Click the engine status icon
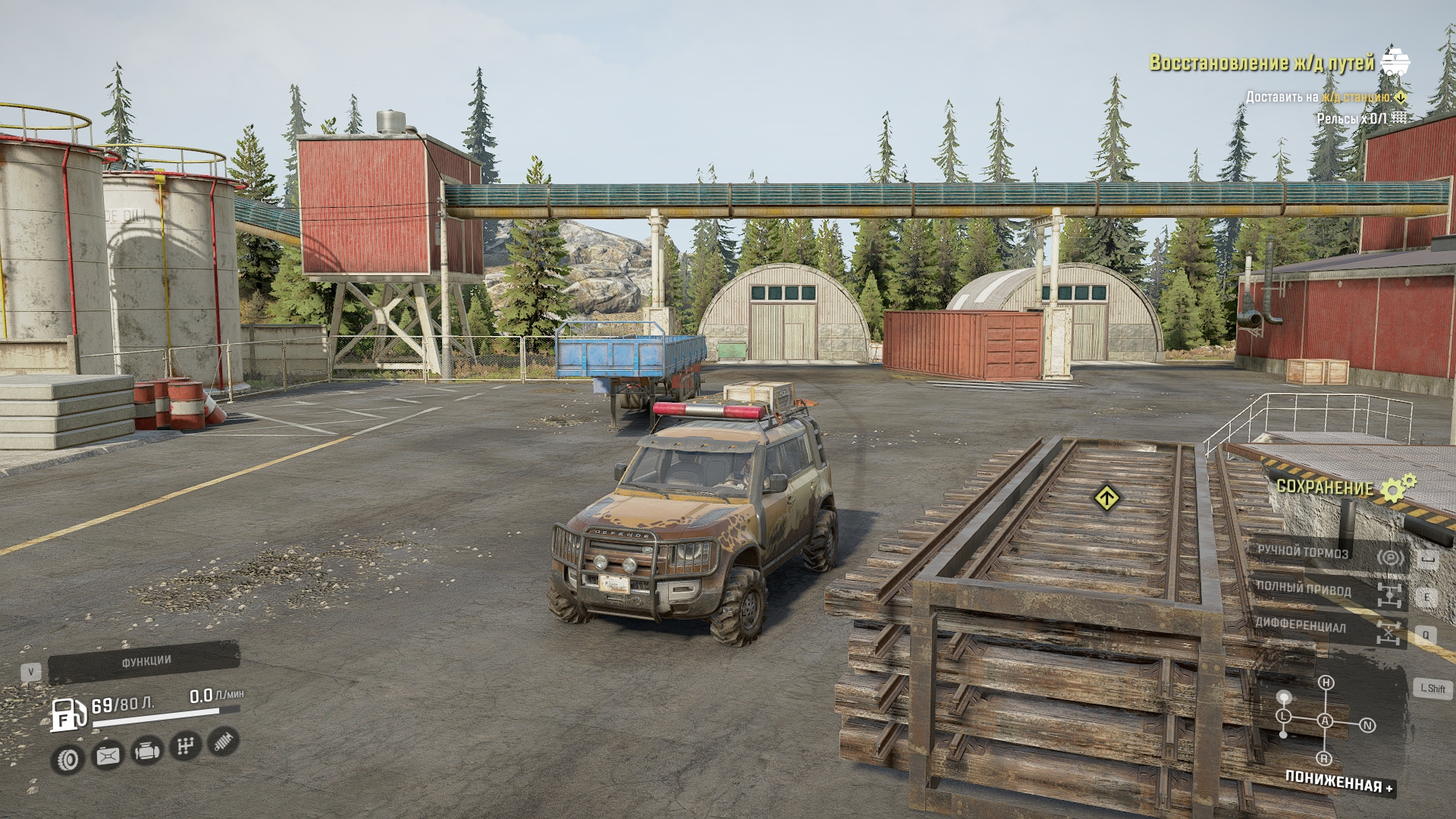The height and width of the screenshot is (819, 1456). pyautogui.click(x=146, y=752)
